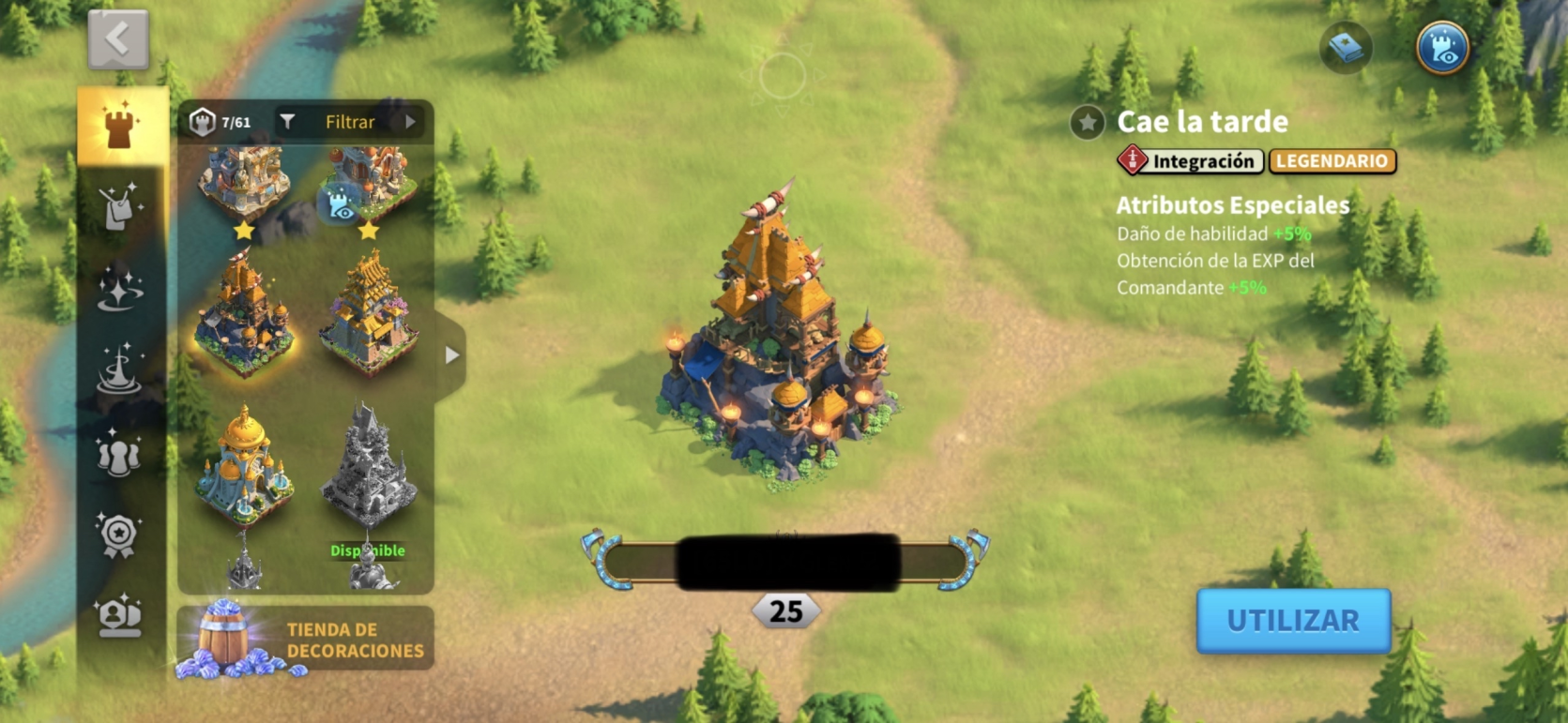Expand the skin list with side arrow

click(452, 355)
